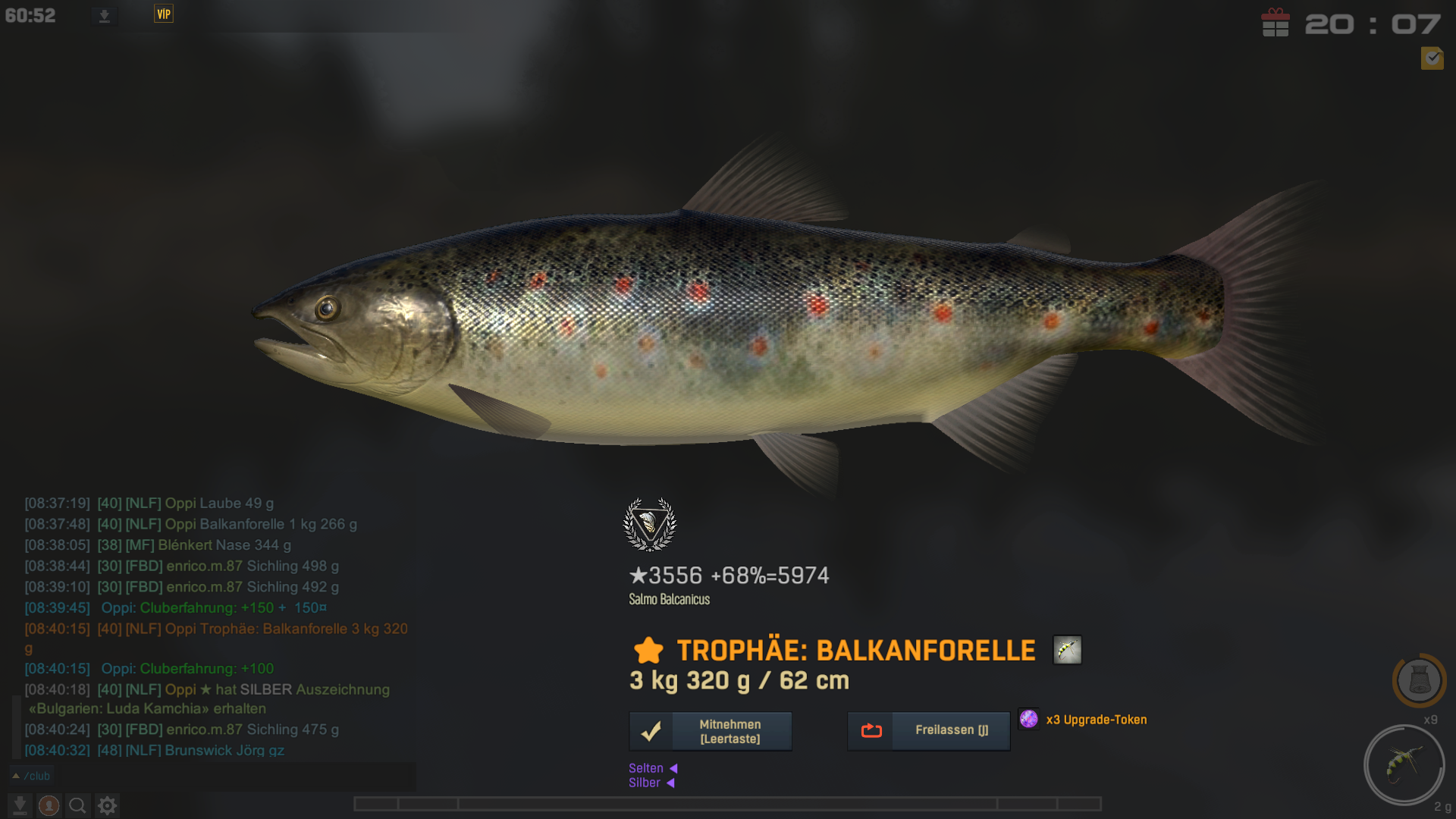The width and height of the screenshot is (1456, 819).
Task: Open the player profile icon
Action: pyautogui.click(x=49, y=805)
